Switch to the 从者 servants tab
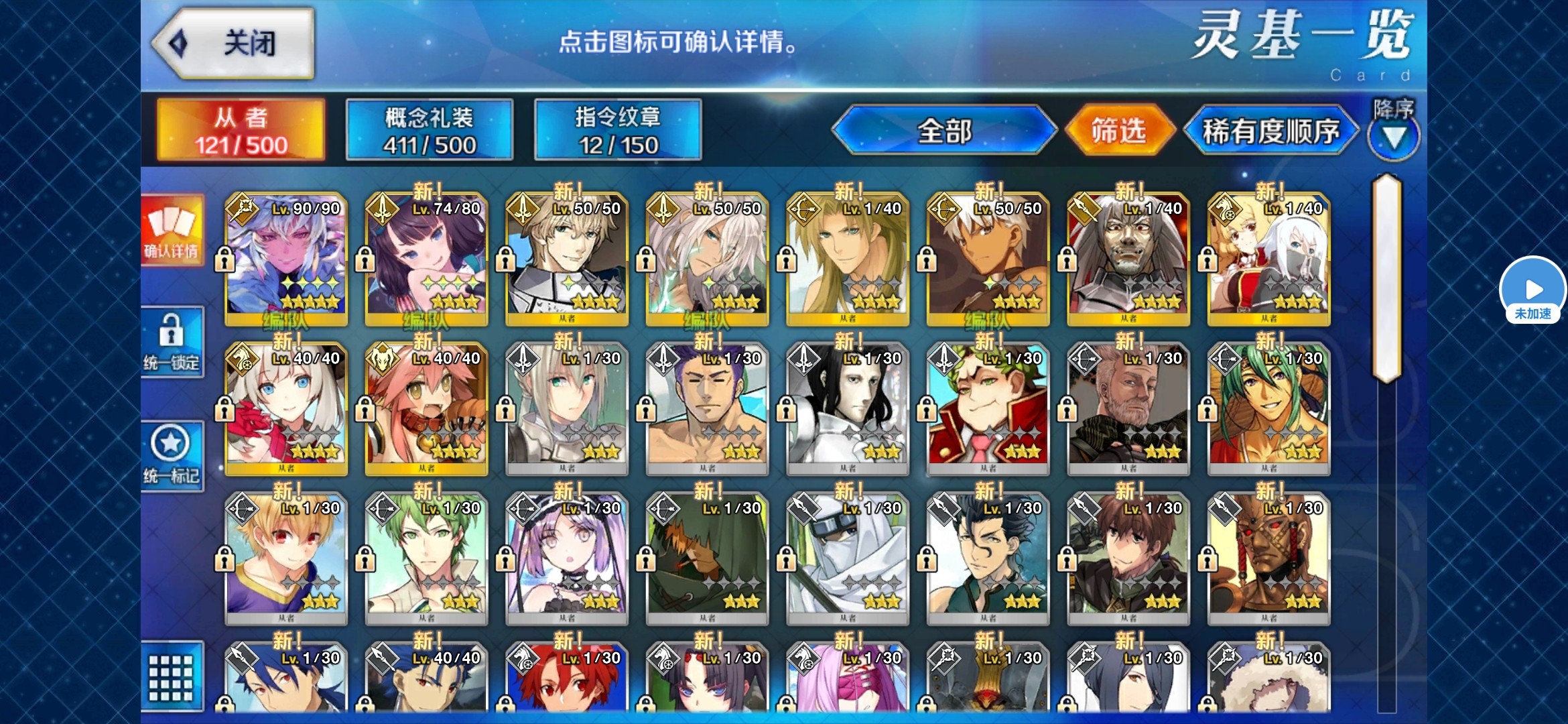This screenshot has height=724, width=1568. click(x=241, y=131)
